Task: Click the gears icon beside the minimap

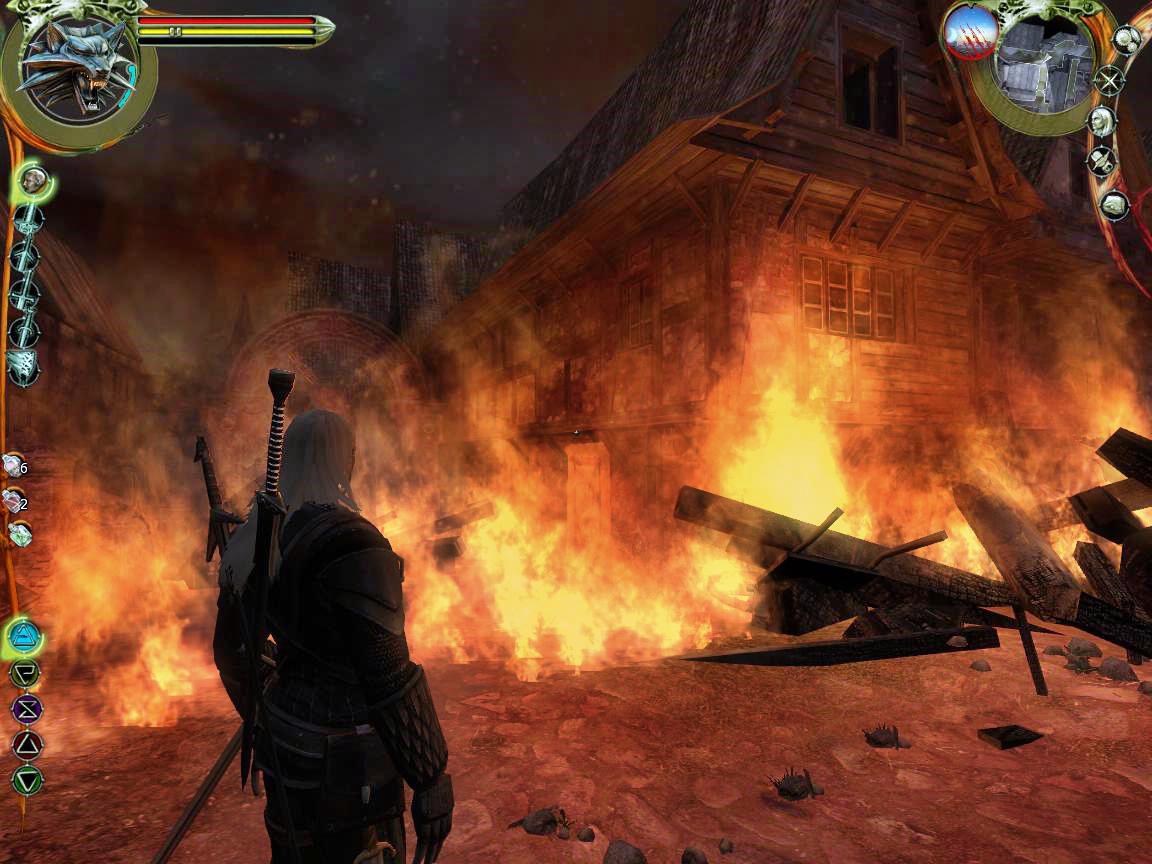Action: (x=1127, y=40)
